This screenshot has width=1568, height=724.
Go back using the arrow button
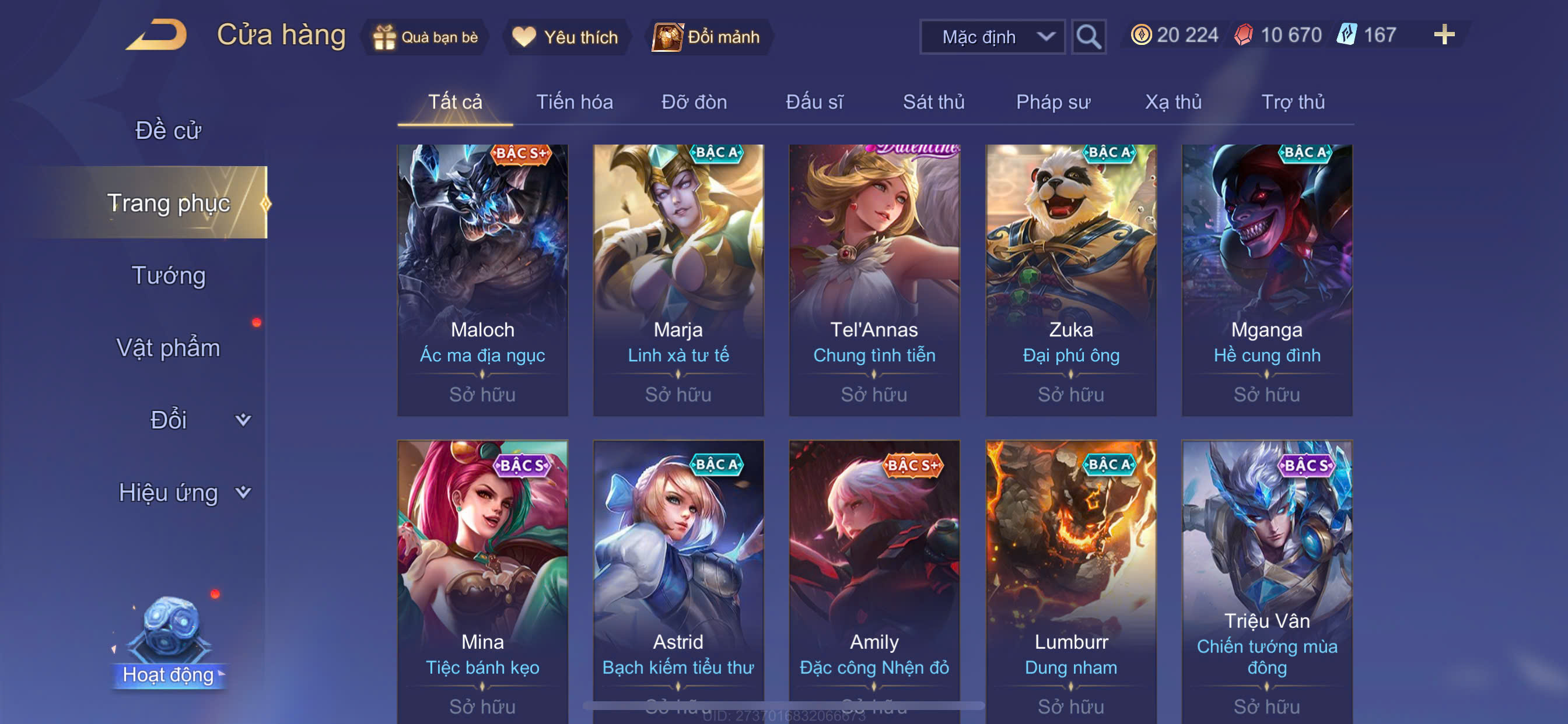coord(157,34)
